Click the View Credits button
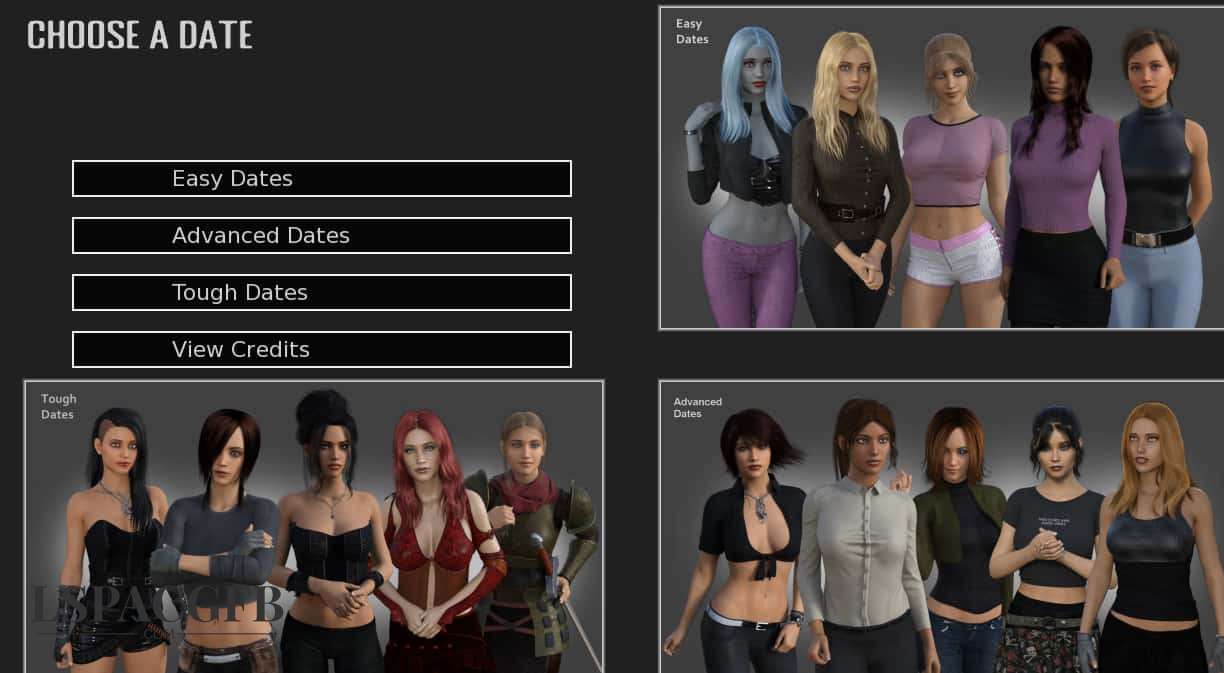 click(x=321, y=350)
